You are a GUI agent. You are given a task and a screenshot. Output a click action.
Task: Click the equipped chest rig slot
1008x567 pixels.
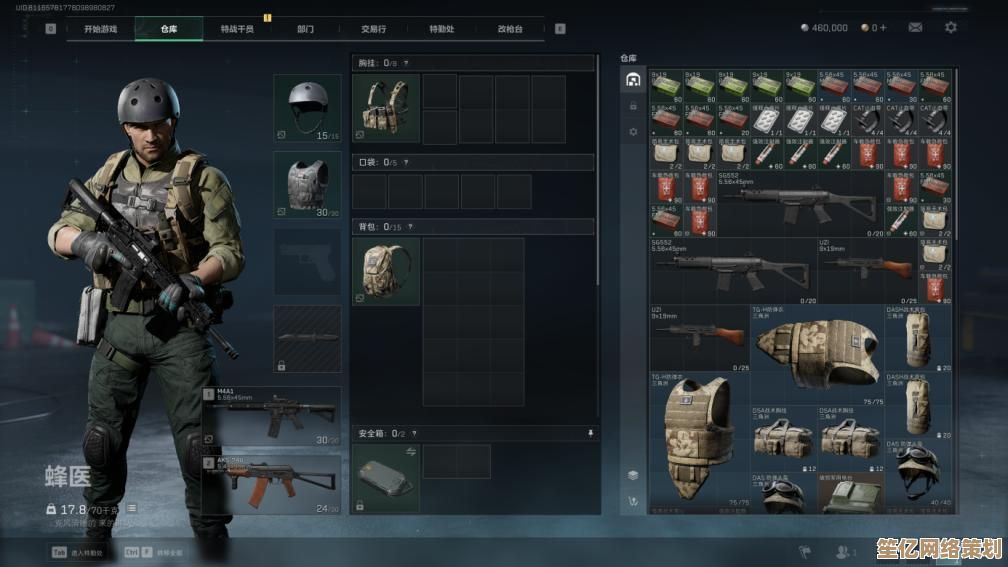[386, 109]
